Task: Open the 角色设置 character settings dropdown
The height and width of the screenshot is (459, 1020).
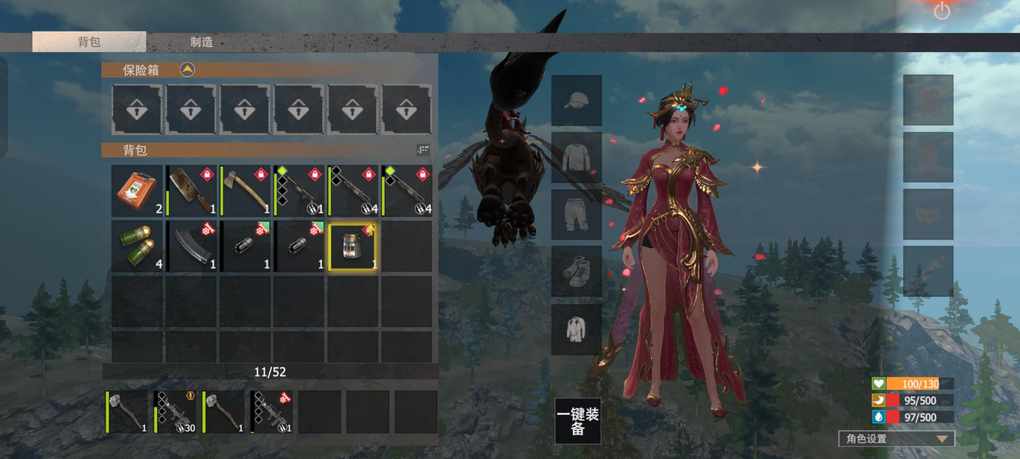Action: (x=896, y=438)
